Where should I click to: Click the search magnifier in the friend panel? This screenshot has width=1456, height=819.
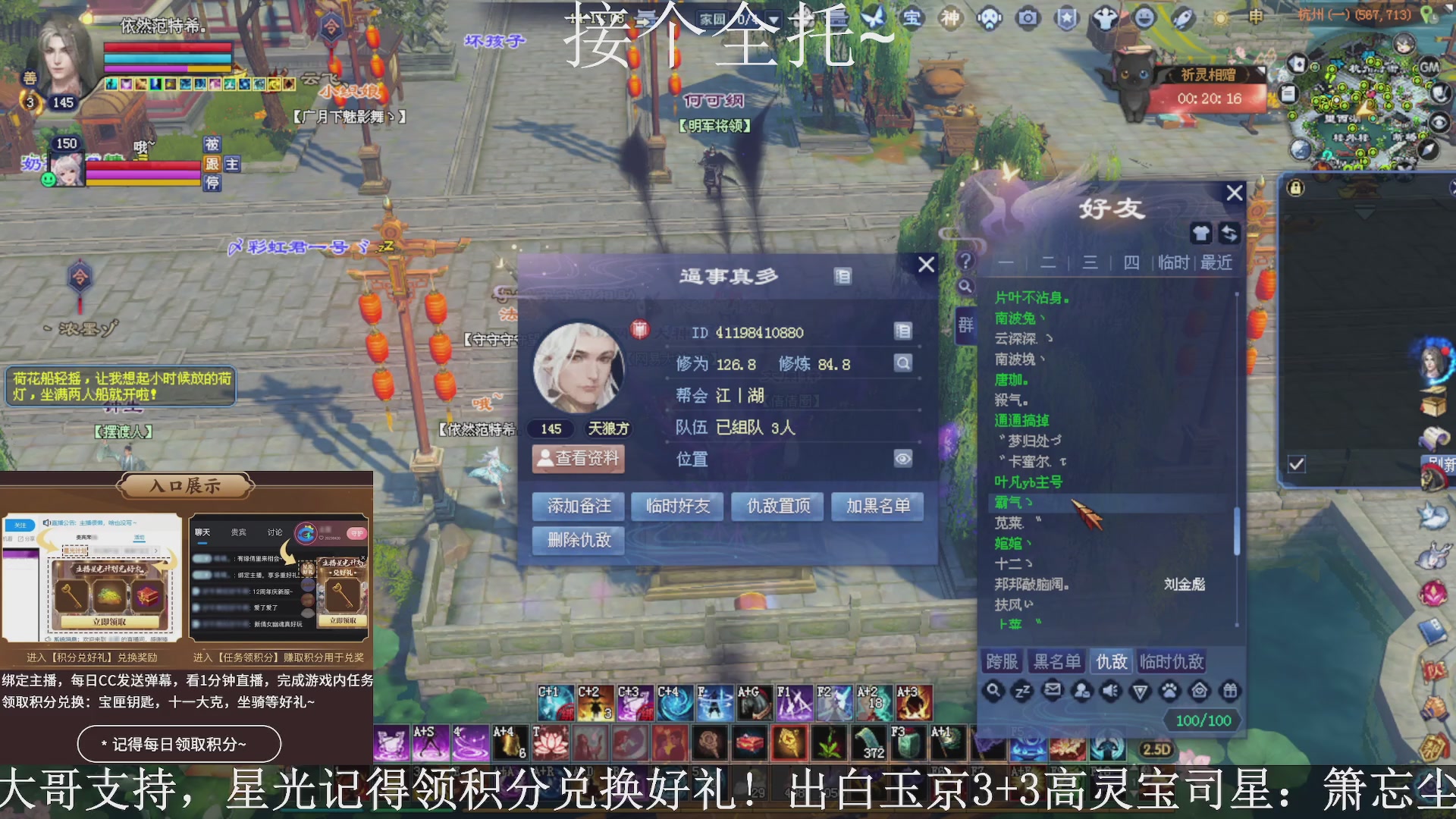point(993,692)
